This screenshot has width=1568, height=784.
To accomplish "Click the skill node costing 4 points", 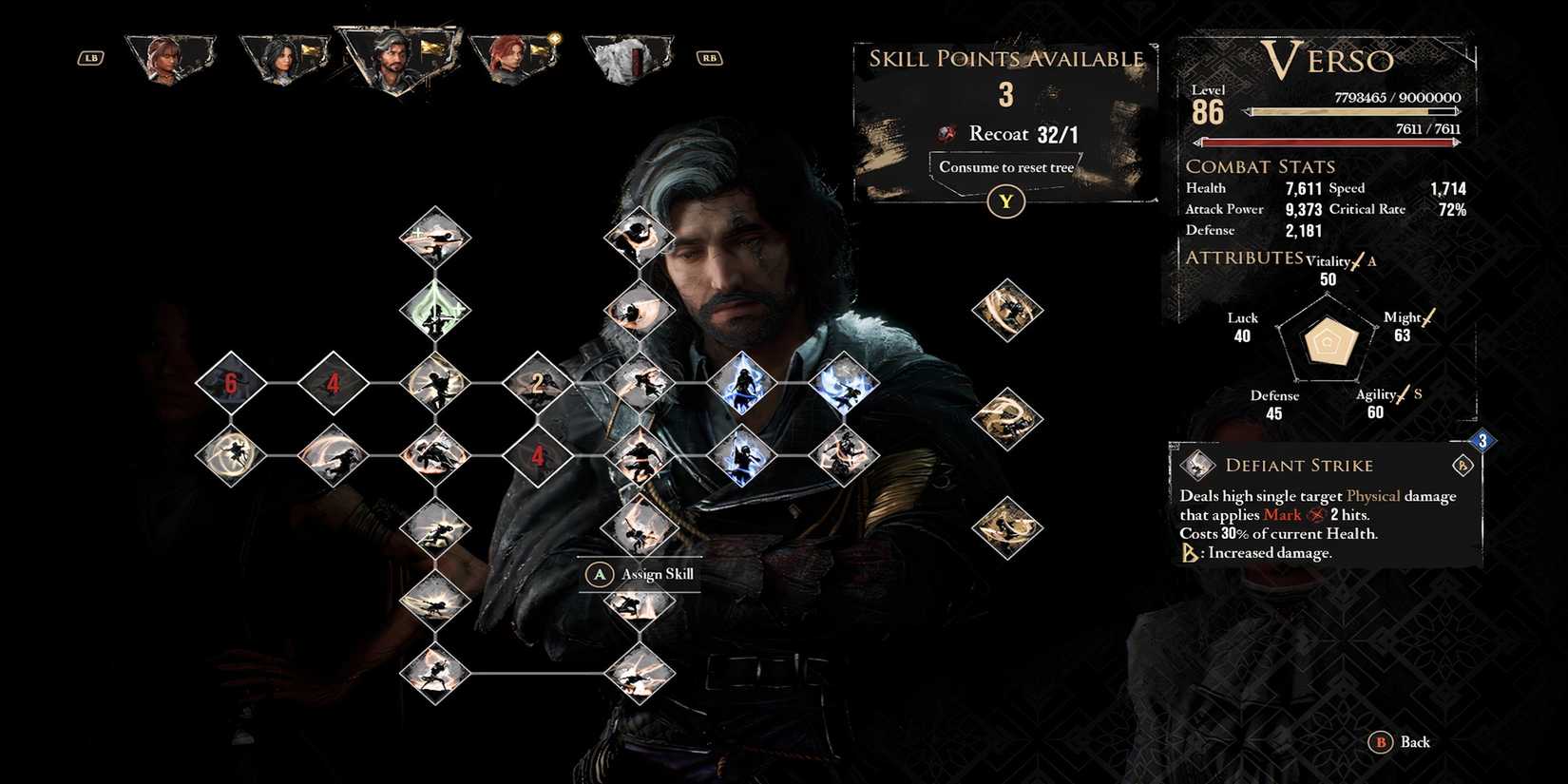I will [x=333, y=385].
